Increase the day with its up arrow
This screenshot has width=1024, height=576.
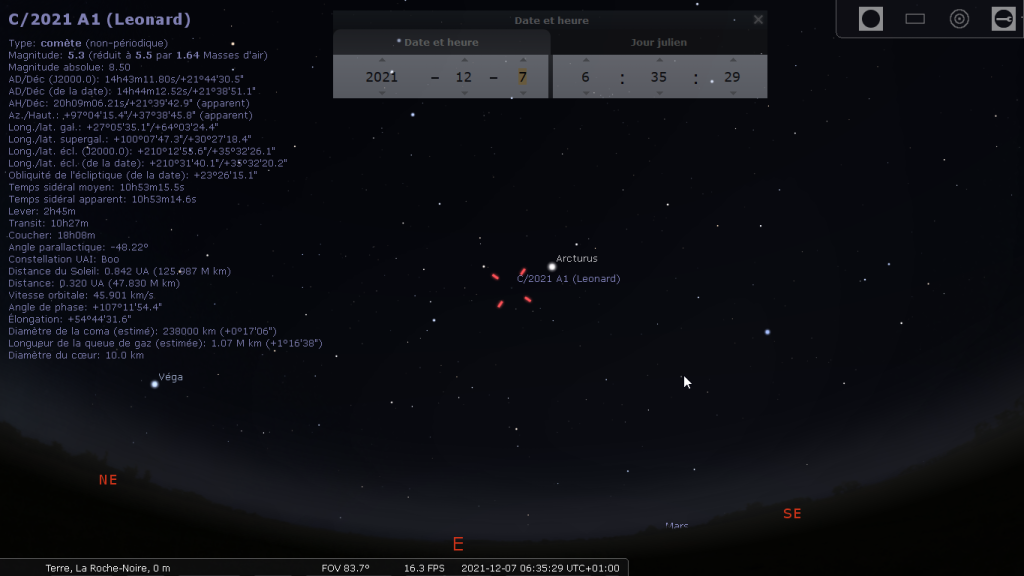click(522, 60)
